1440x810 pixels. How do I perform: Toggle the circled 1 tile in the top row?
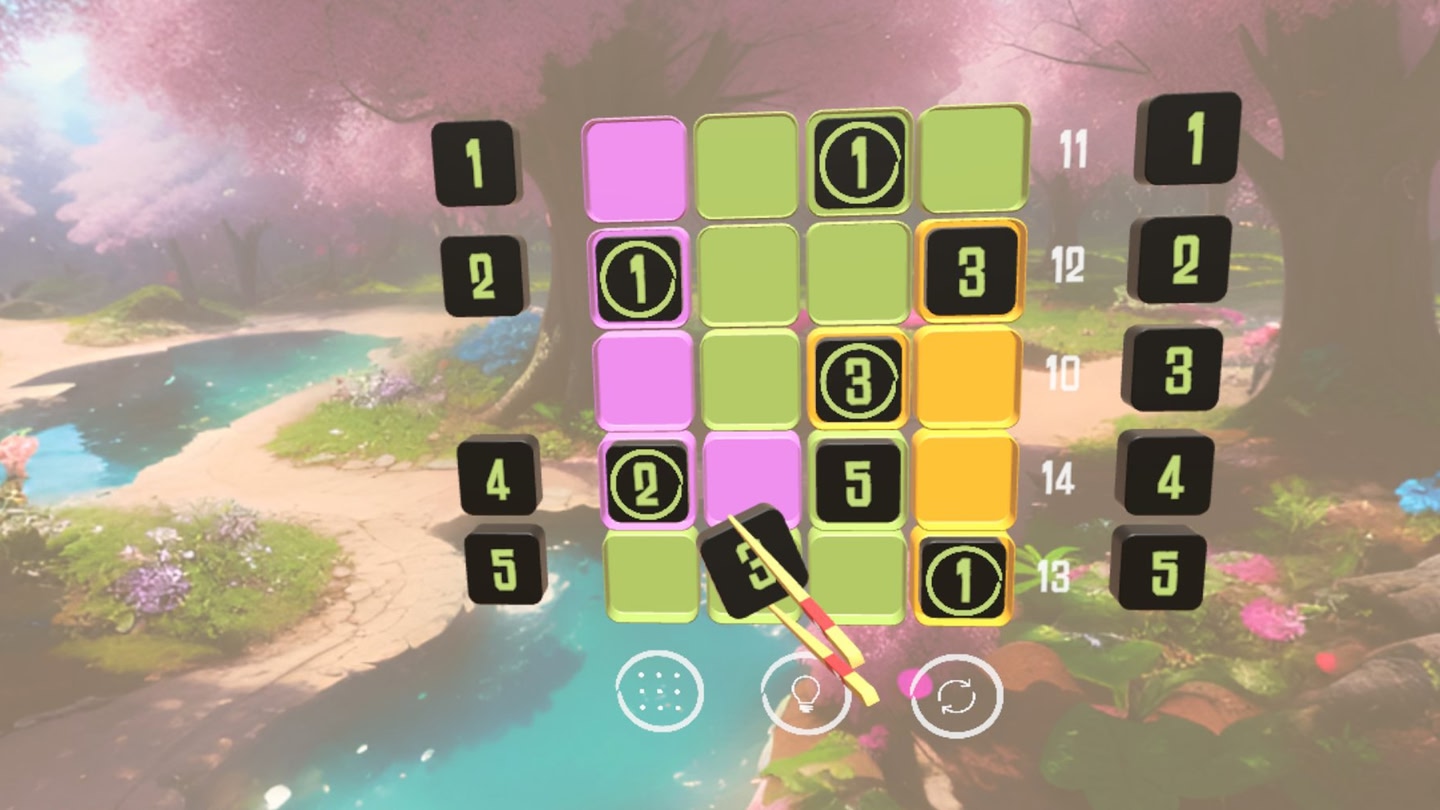click(x=857, y=163)
